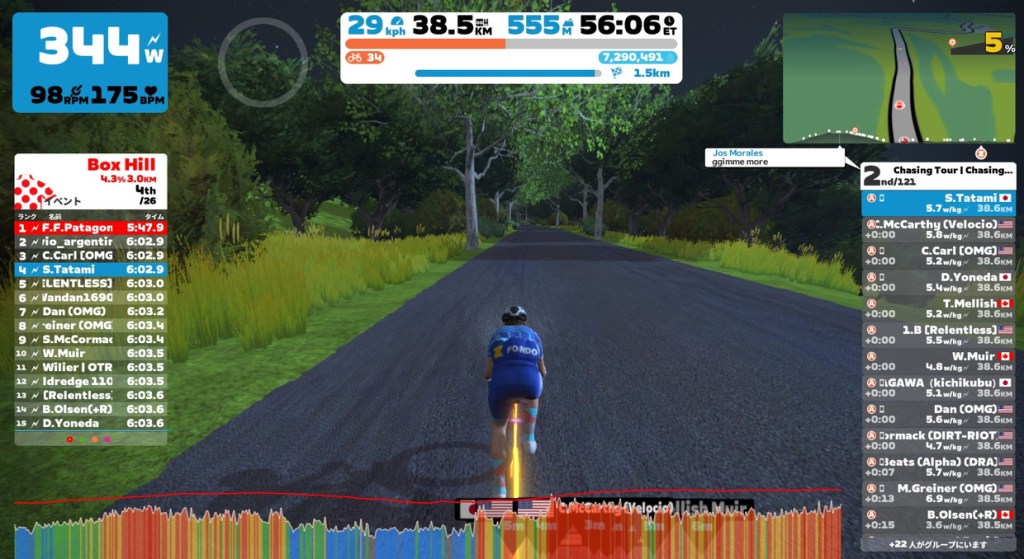Open the minimap in the corner
This screenshot has width=1024, height=559.
(x=898, y=78)
